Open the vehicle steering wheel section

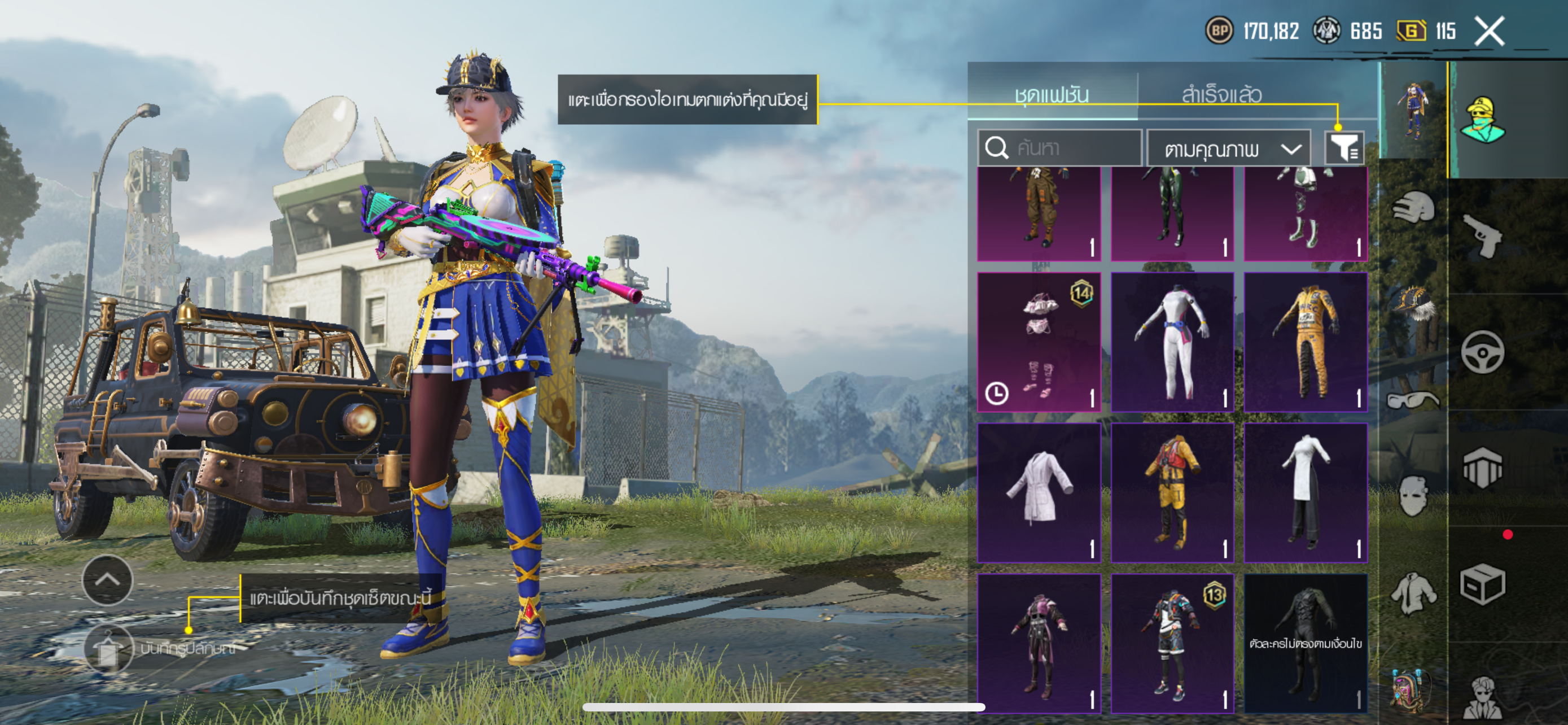(1483, 352)
